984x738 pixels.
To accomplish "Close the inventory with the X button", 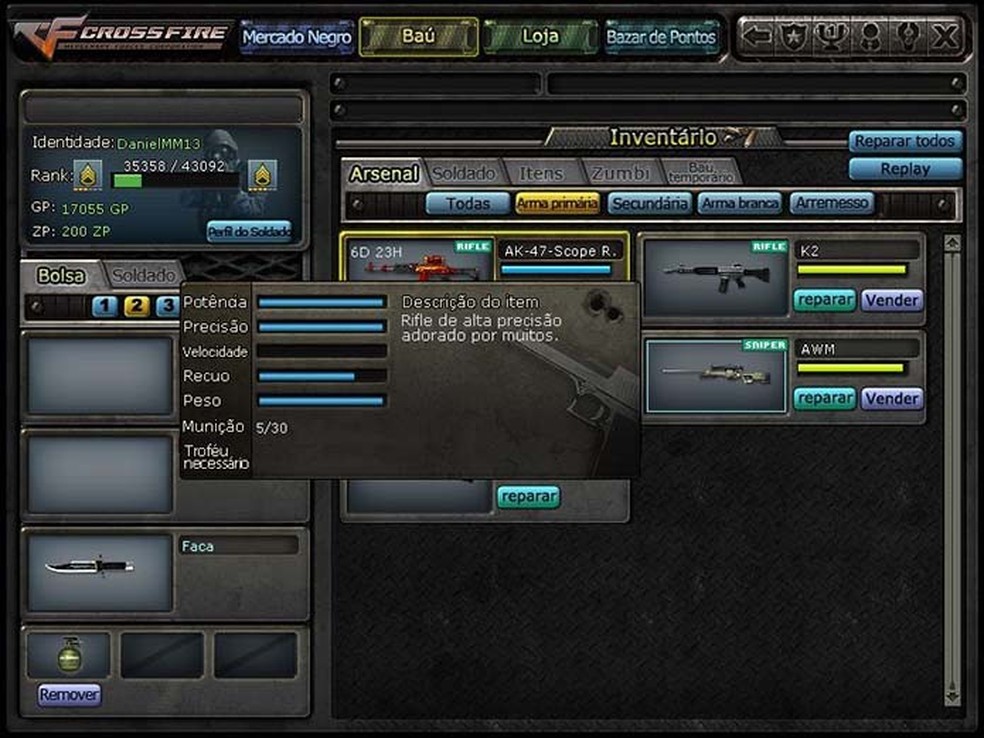I will [944, 37].
